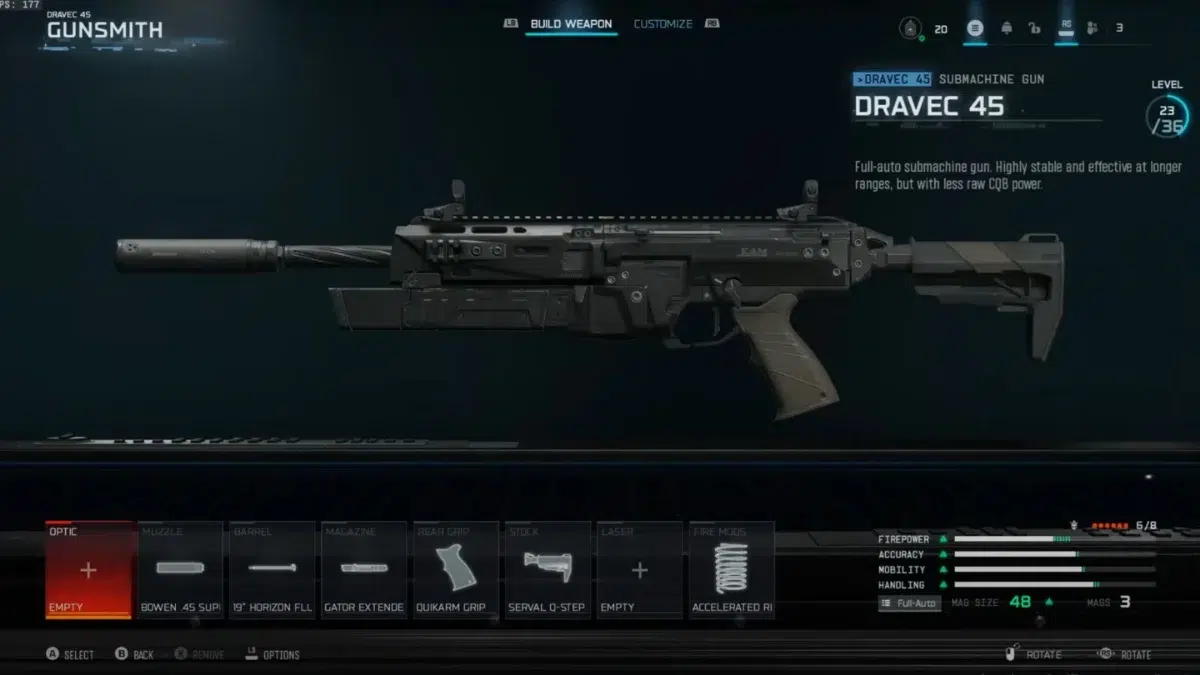The height and width of the screenshot is (675, 1200).
Task: Switch to the Customize tab
Action: (x=663, y=24)
